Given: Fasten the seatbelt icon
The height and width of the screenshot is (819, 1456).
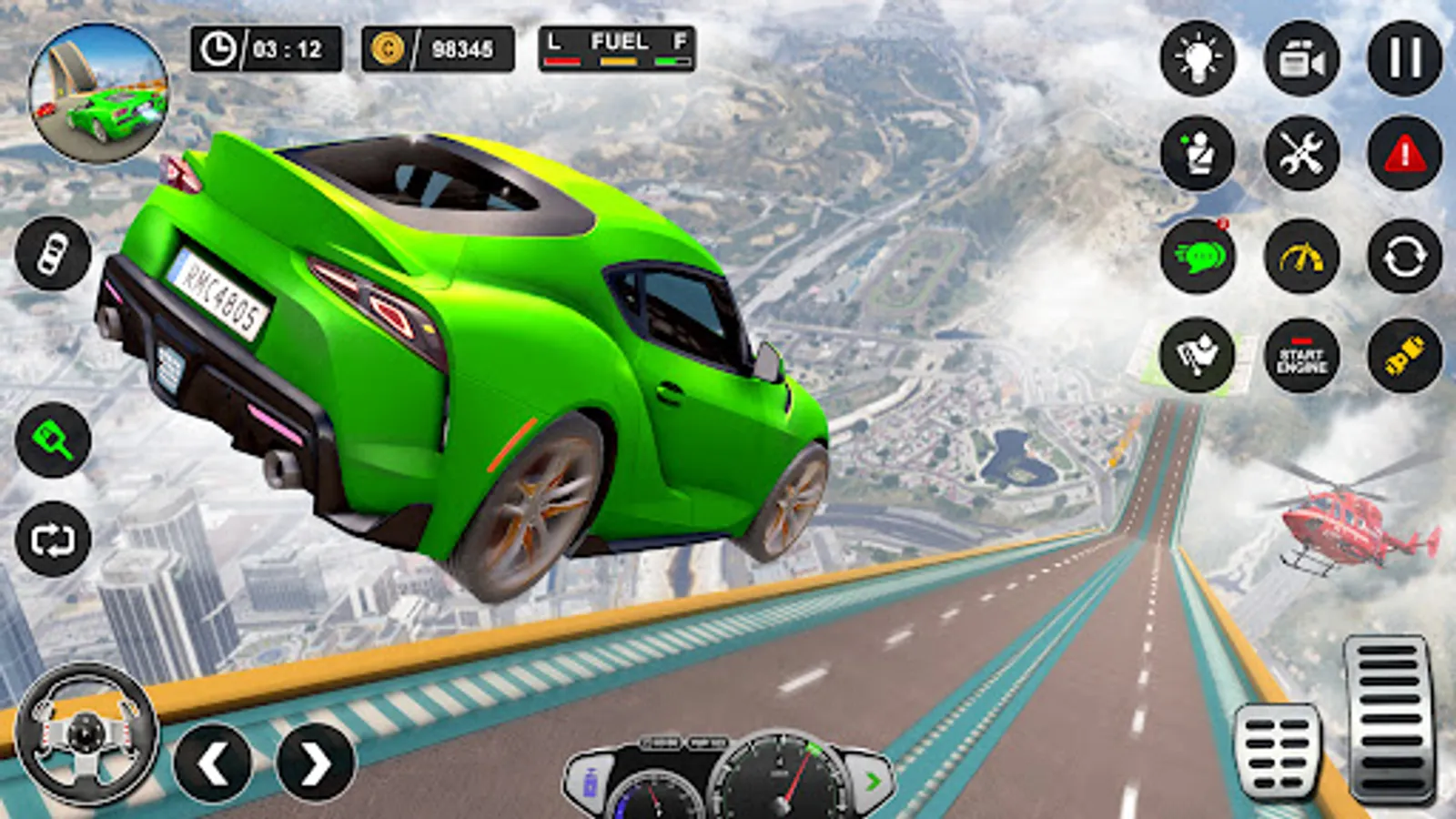Looking at the screenshot, I should click(1198, 153).
